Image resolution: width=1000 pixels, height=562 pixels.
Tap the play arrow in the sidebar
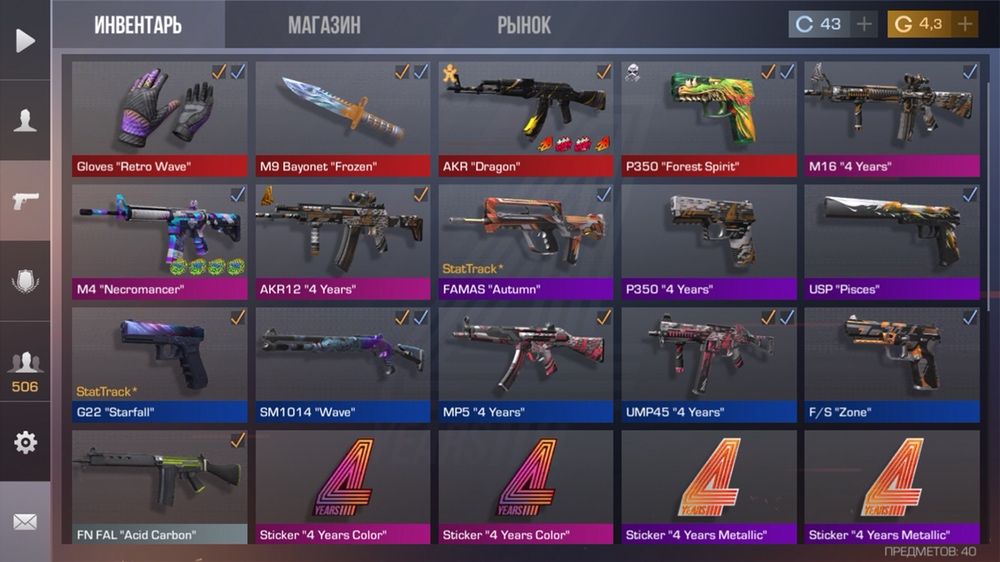click(25, 40)
